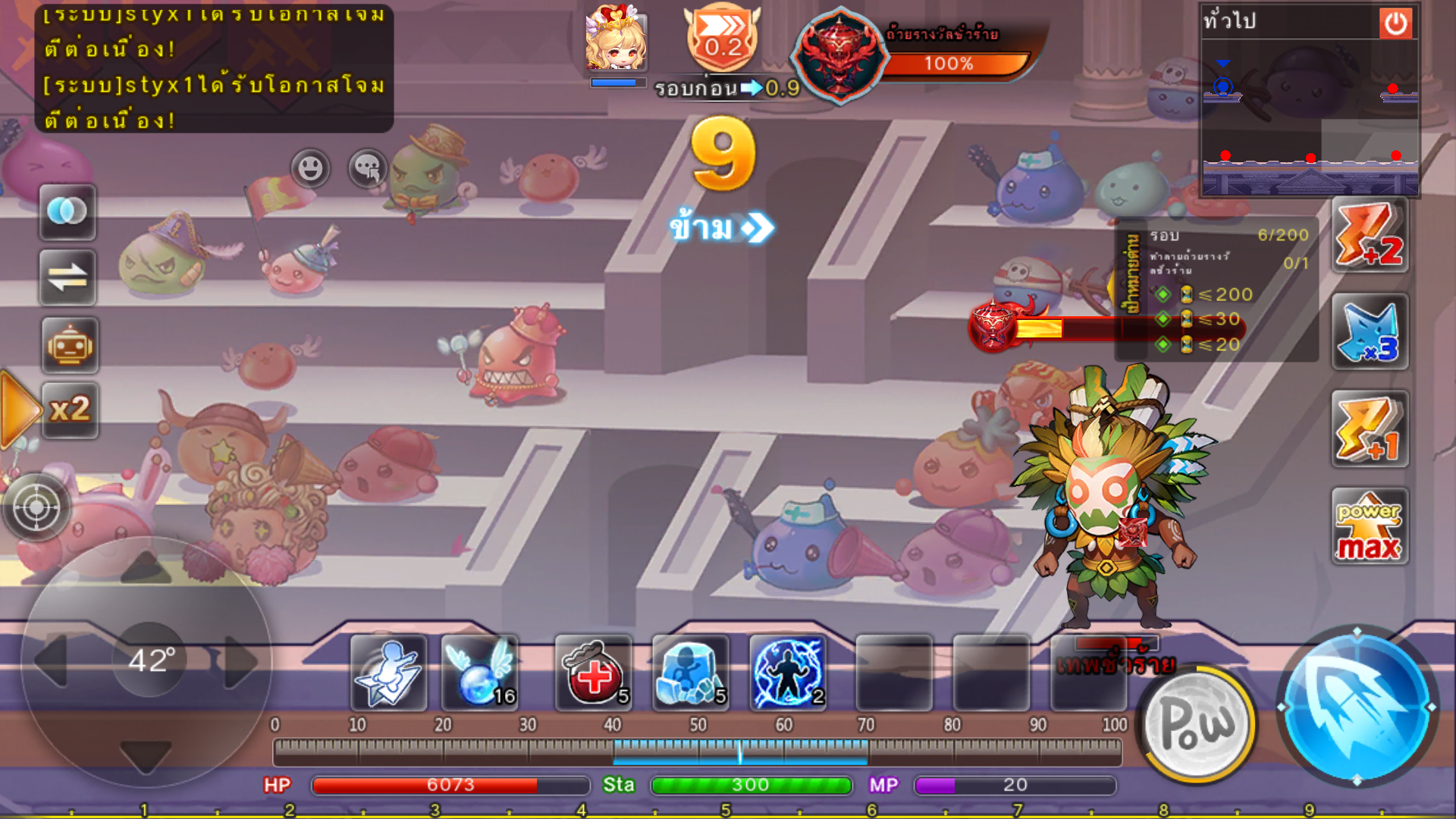Activate the lightning silhouette power item

787,673
